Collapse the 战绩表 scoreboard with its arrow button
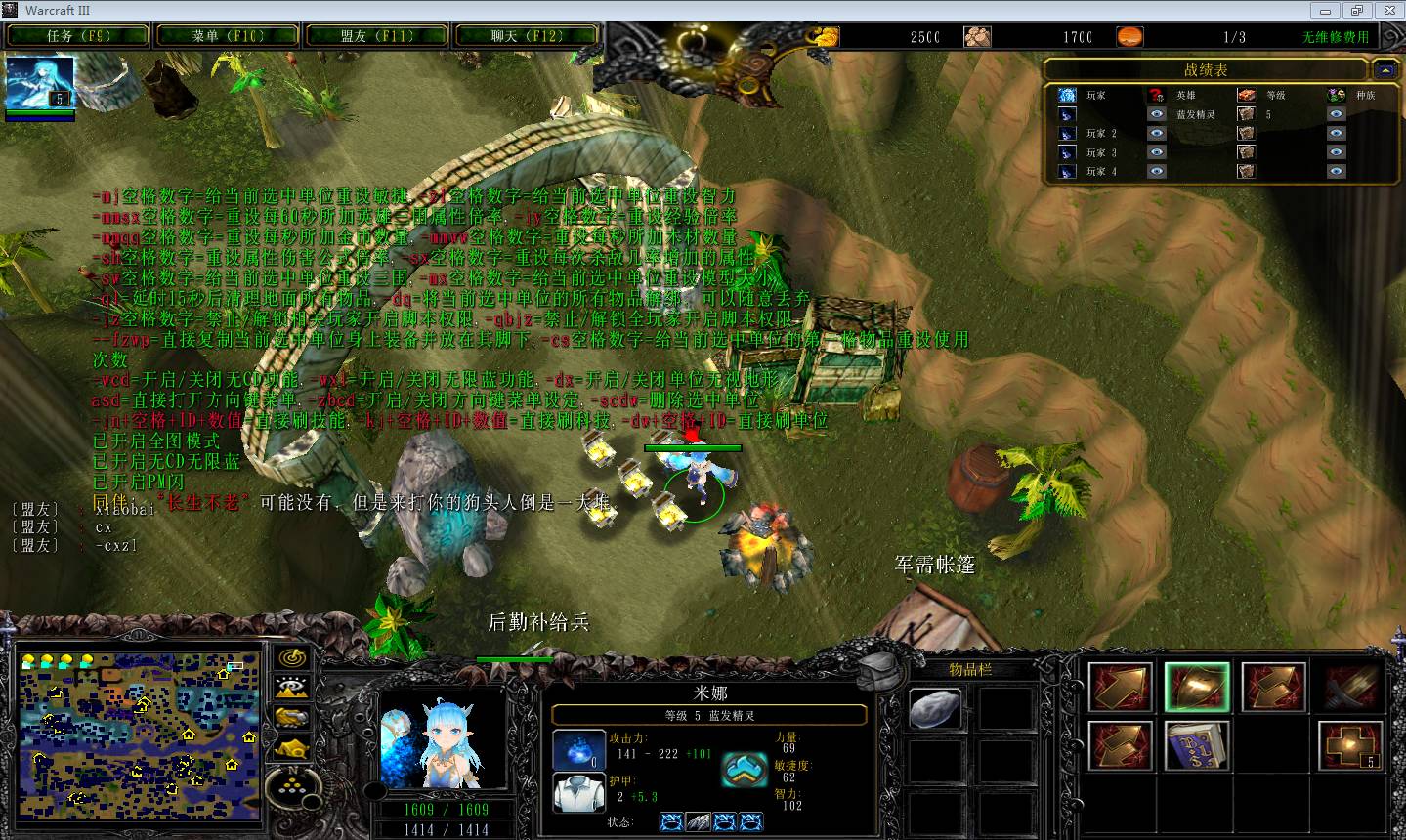The image size is (1406, 840). 1384,69
